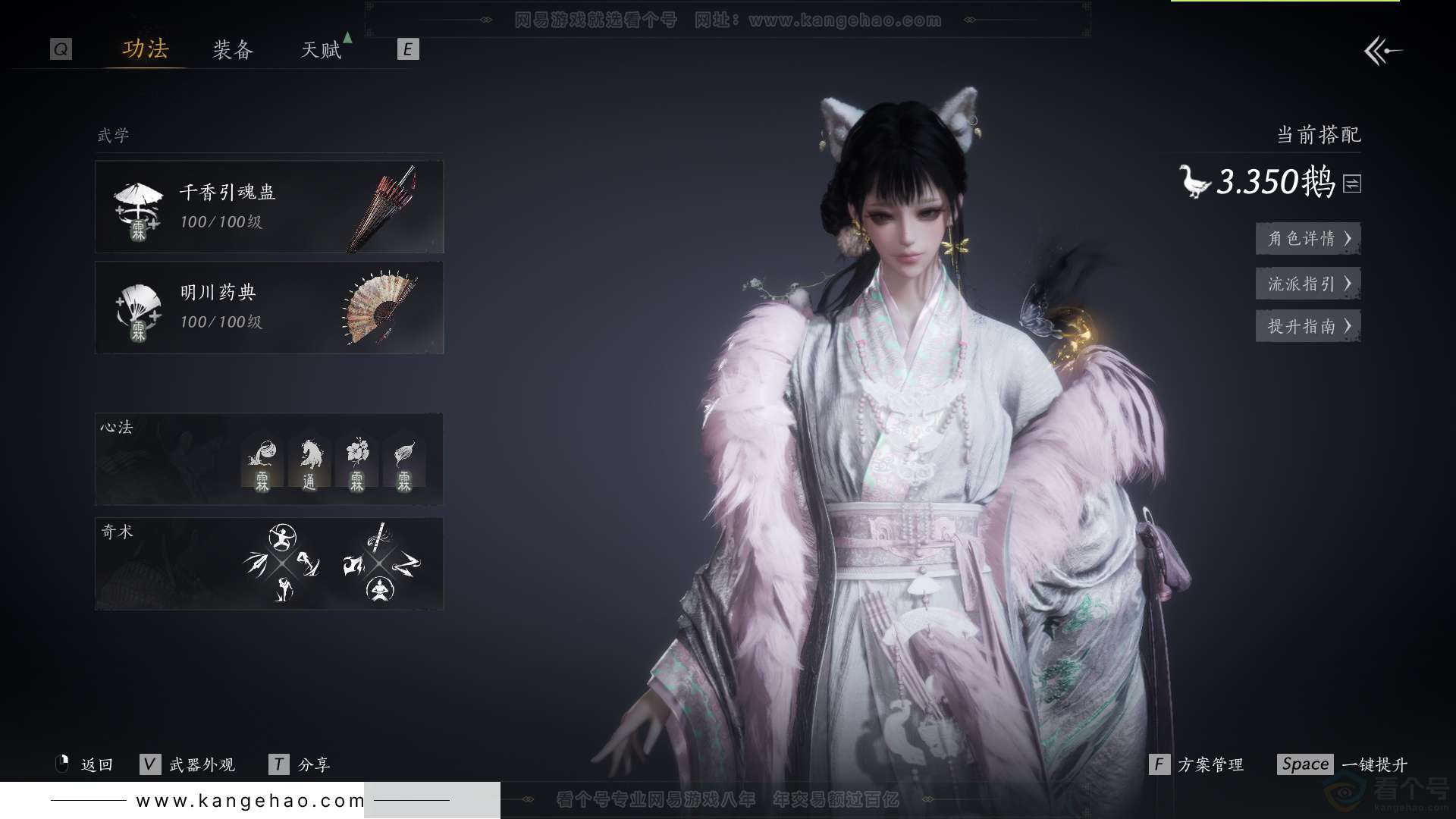Click the 分享 share button
The height and width of the screenshot is (819, 1456).
tap(300, 764)
